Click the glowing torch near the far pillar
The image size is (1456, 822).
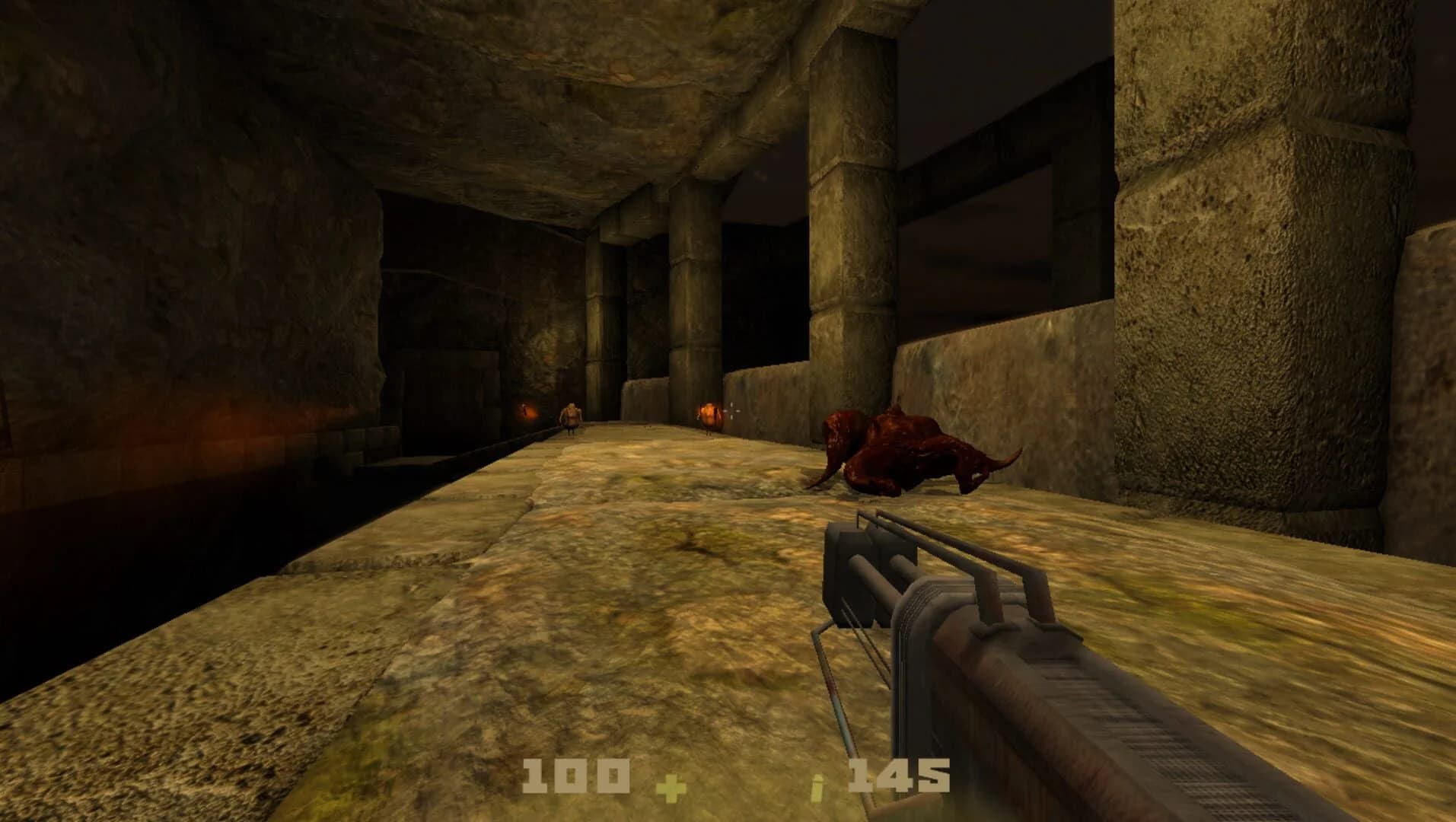(x=708, y=415)
